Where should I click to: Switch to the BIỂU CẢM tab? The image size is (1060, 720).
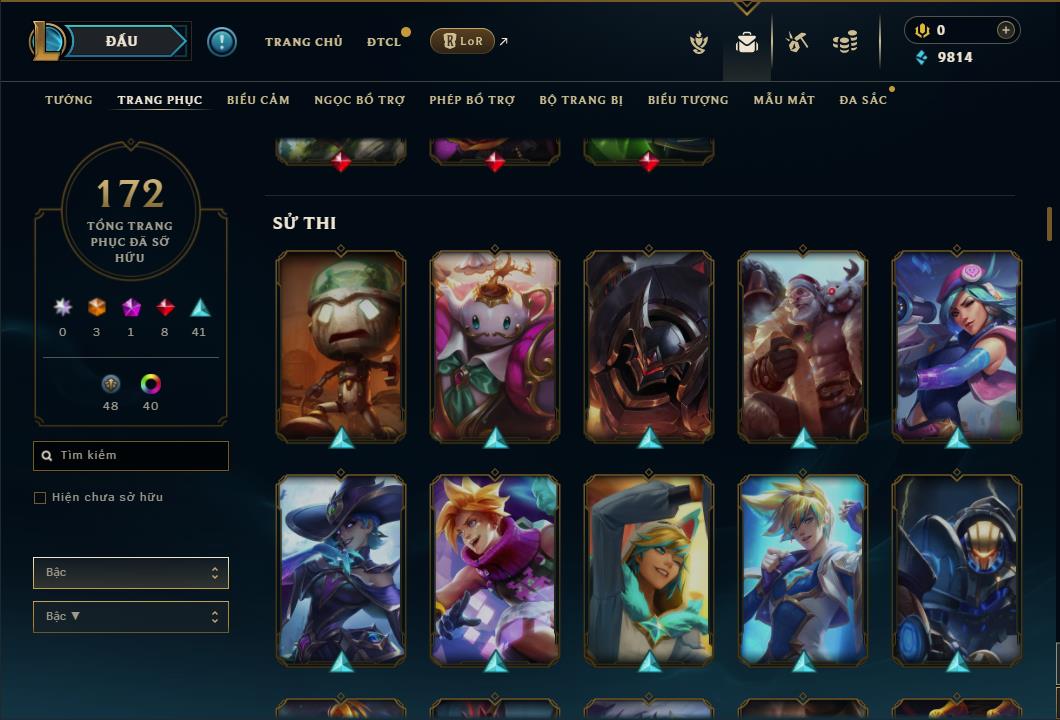tap(258, 100)
